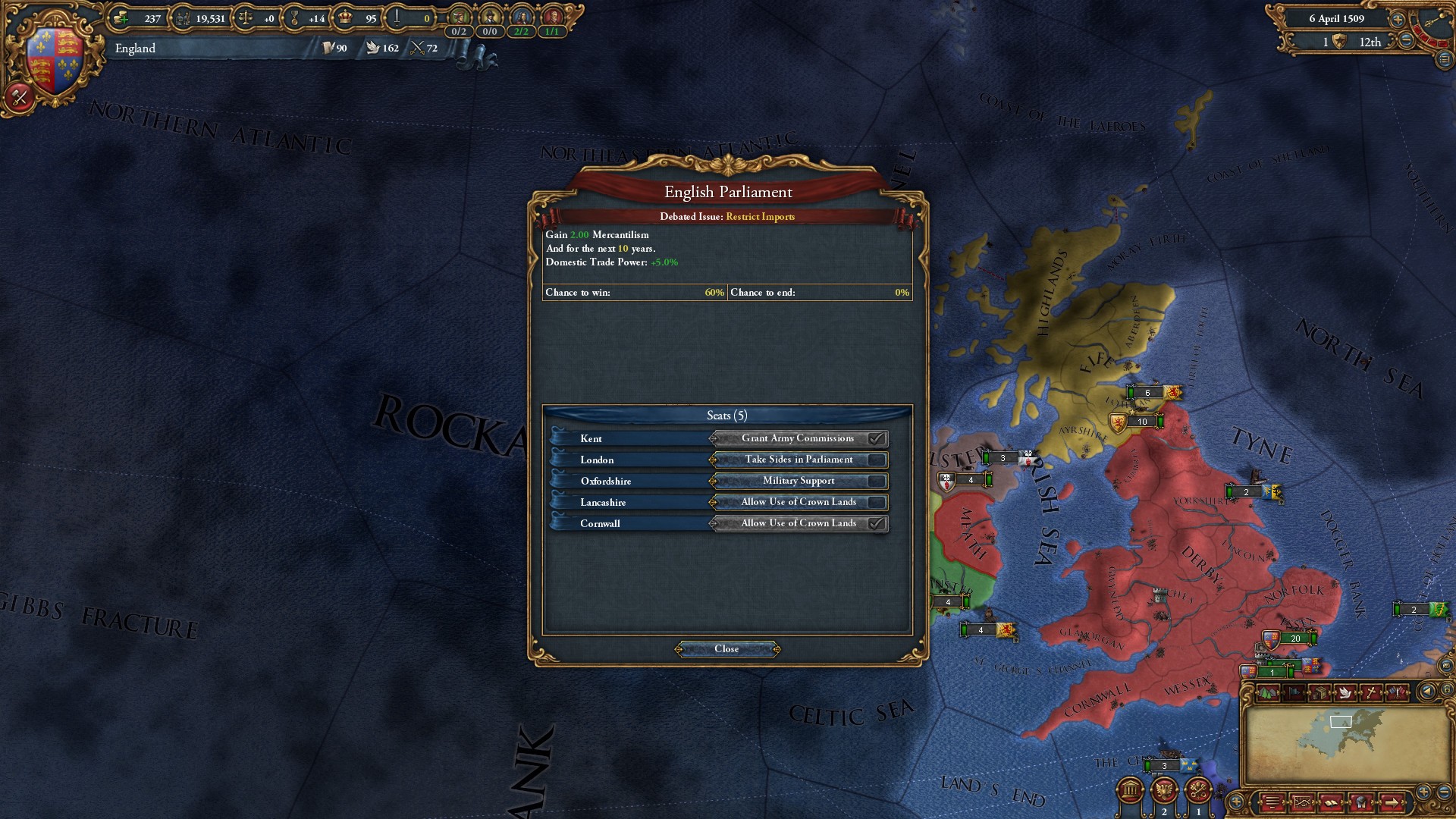Allow Use of Crown Lands for Lancashire
This screenshot has height=819, width=1456.
(x=799, y=502)
